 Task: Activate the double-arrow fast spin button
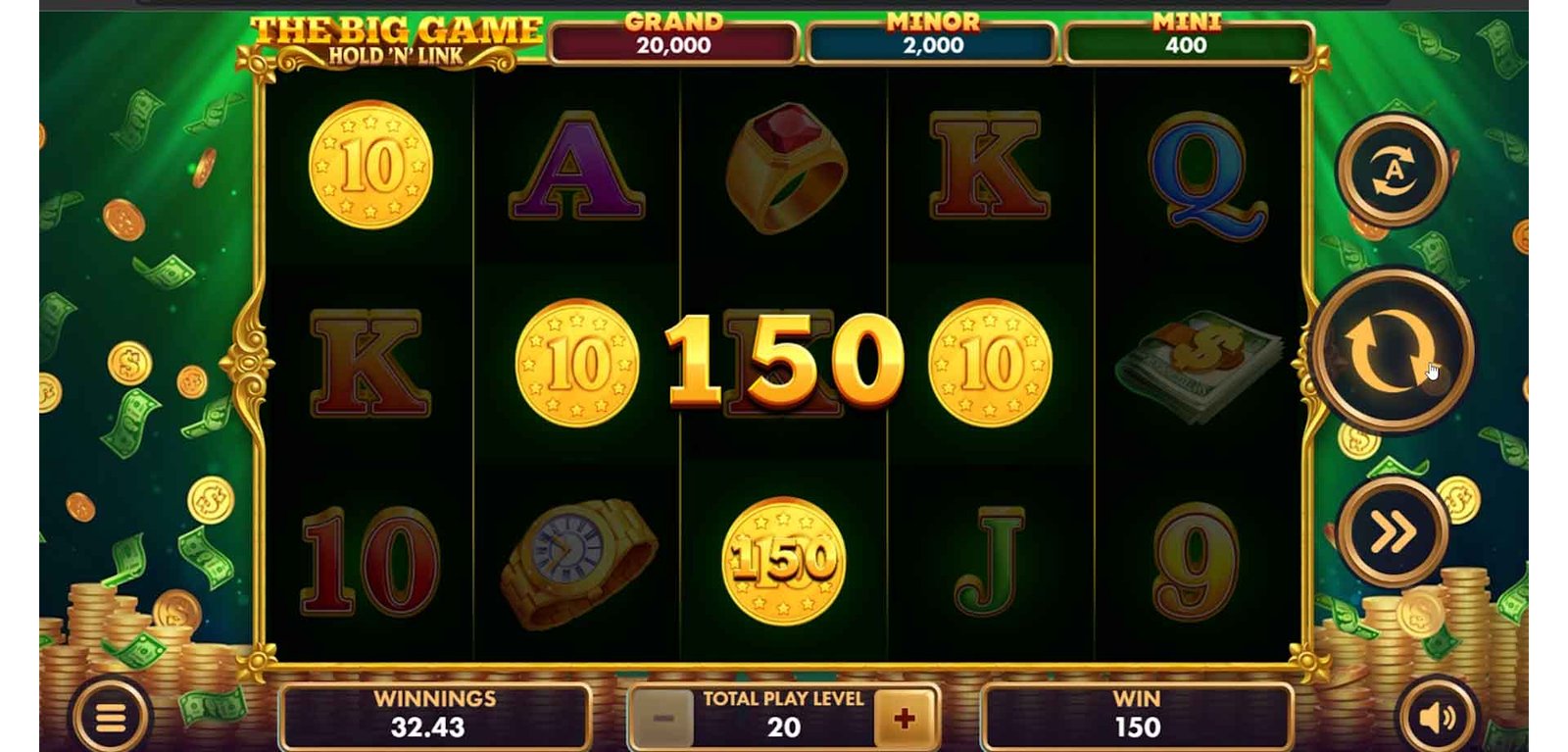[1393, 531]
